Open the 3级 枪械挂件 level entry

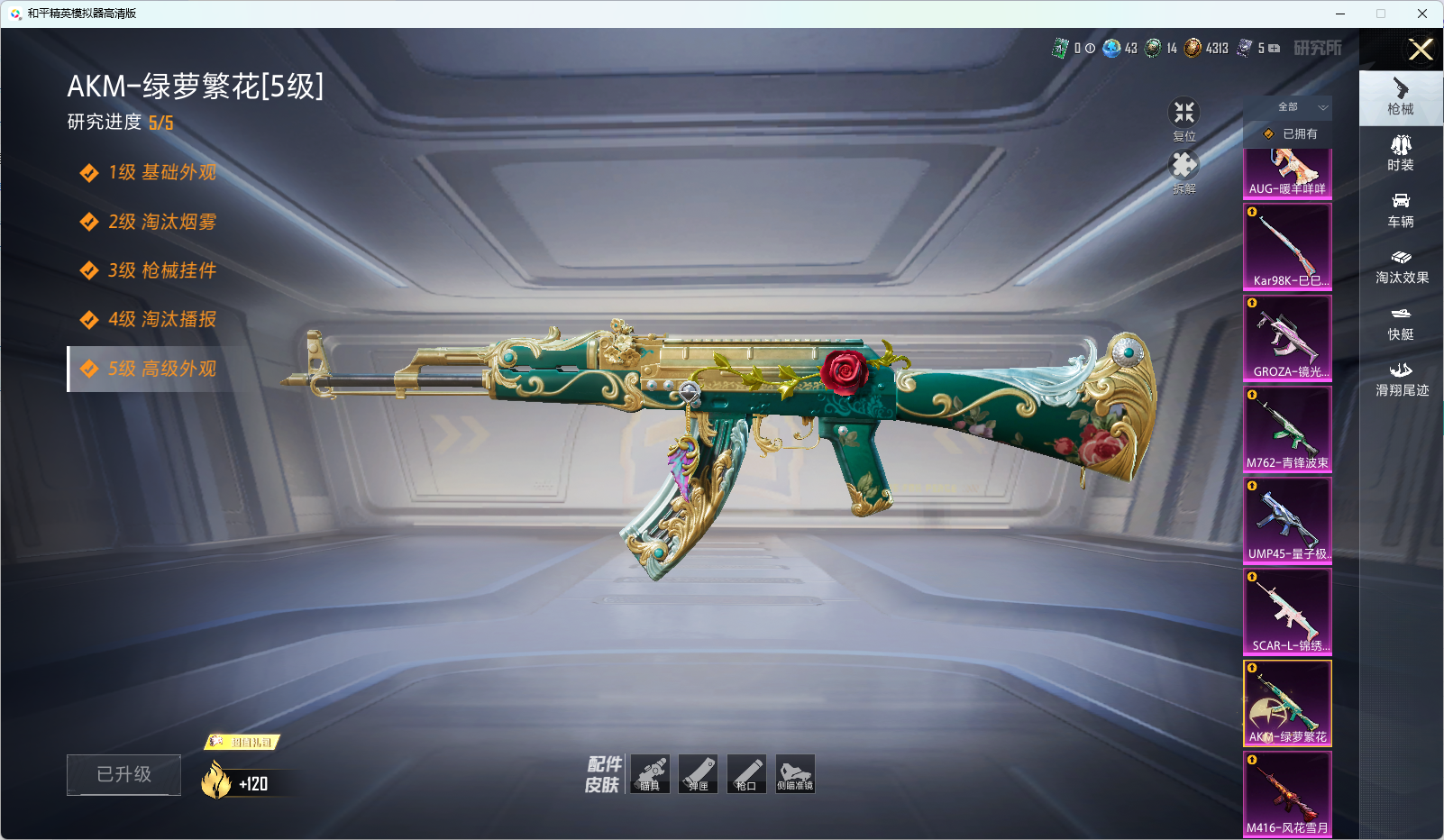click(x=162, y=270)
